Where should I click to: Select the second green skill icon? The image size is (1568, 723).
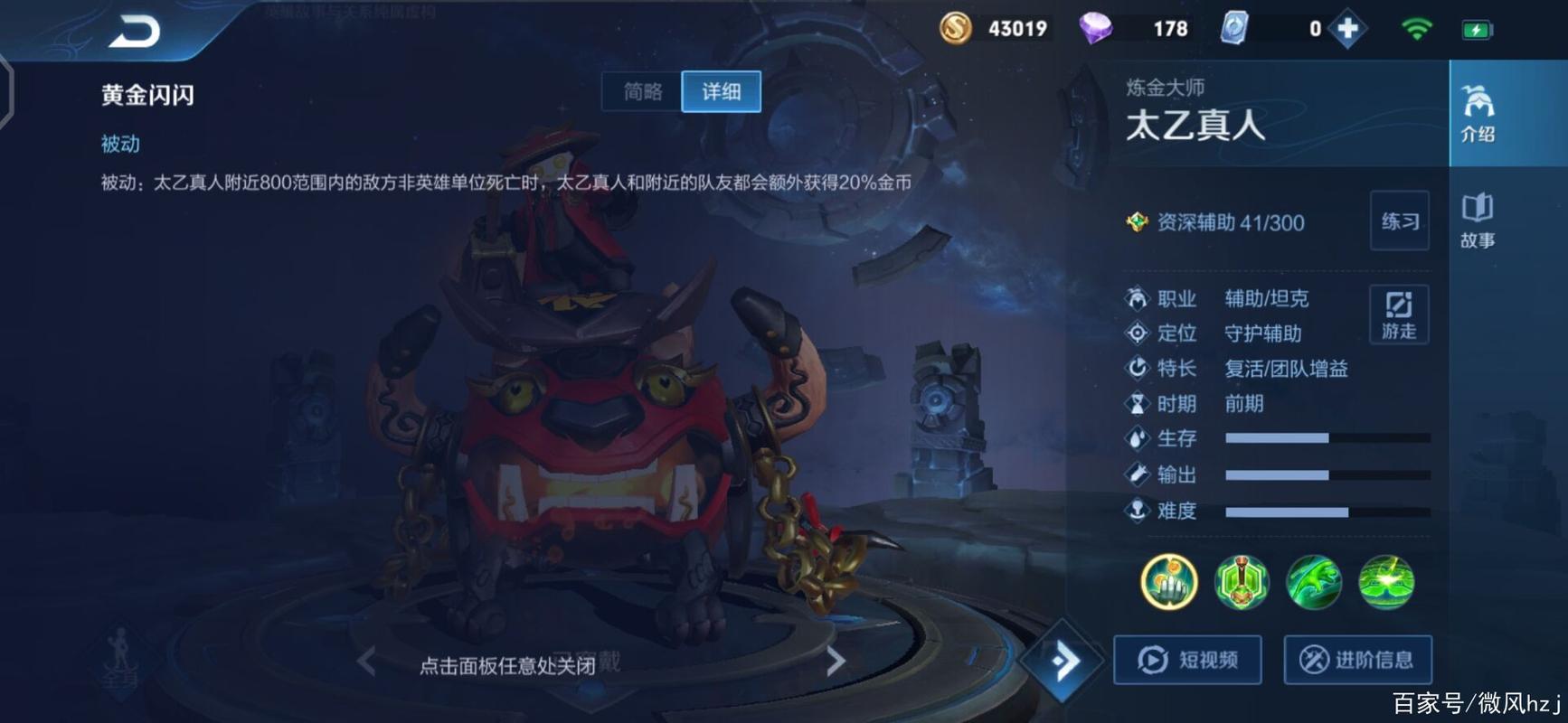(1313, 583)
